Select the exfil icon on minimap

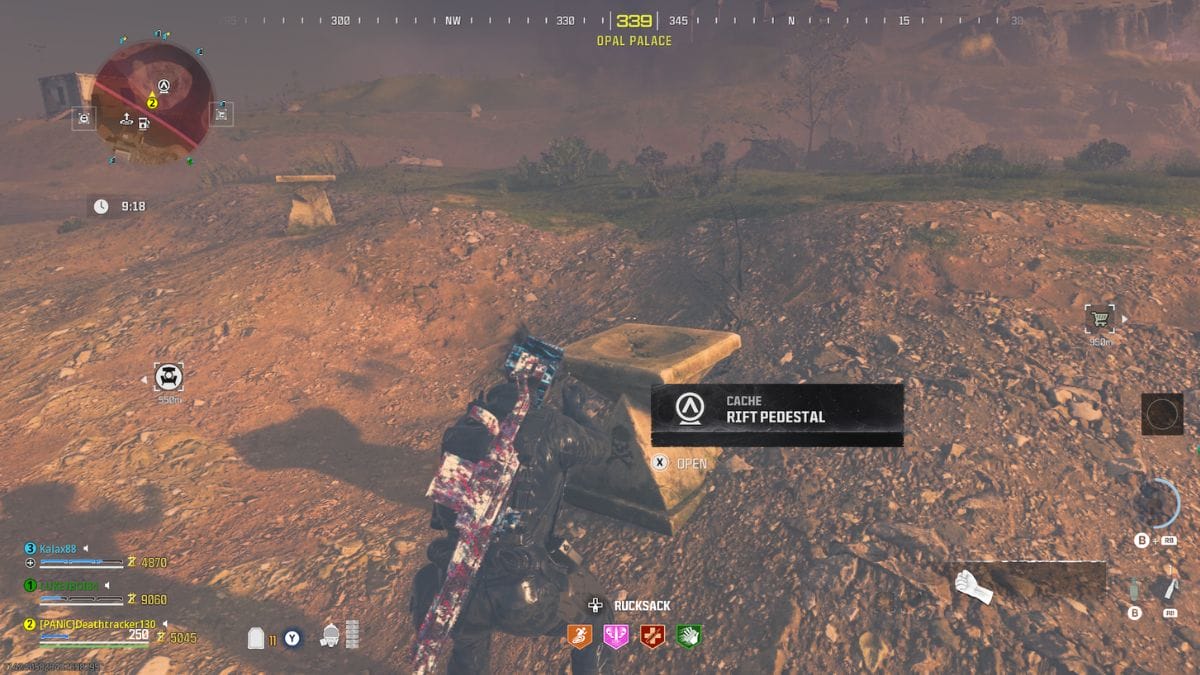(127, 118)
